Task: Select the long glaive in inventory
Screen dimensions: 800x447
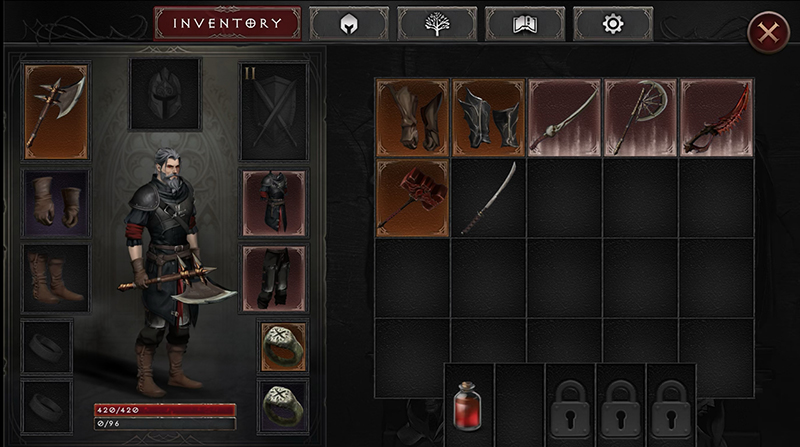Action: tap(489, 198)
